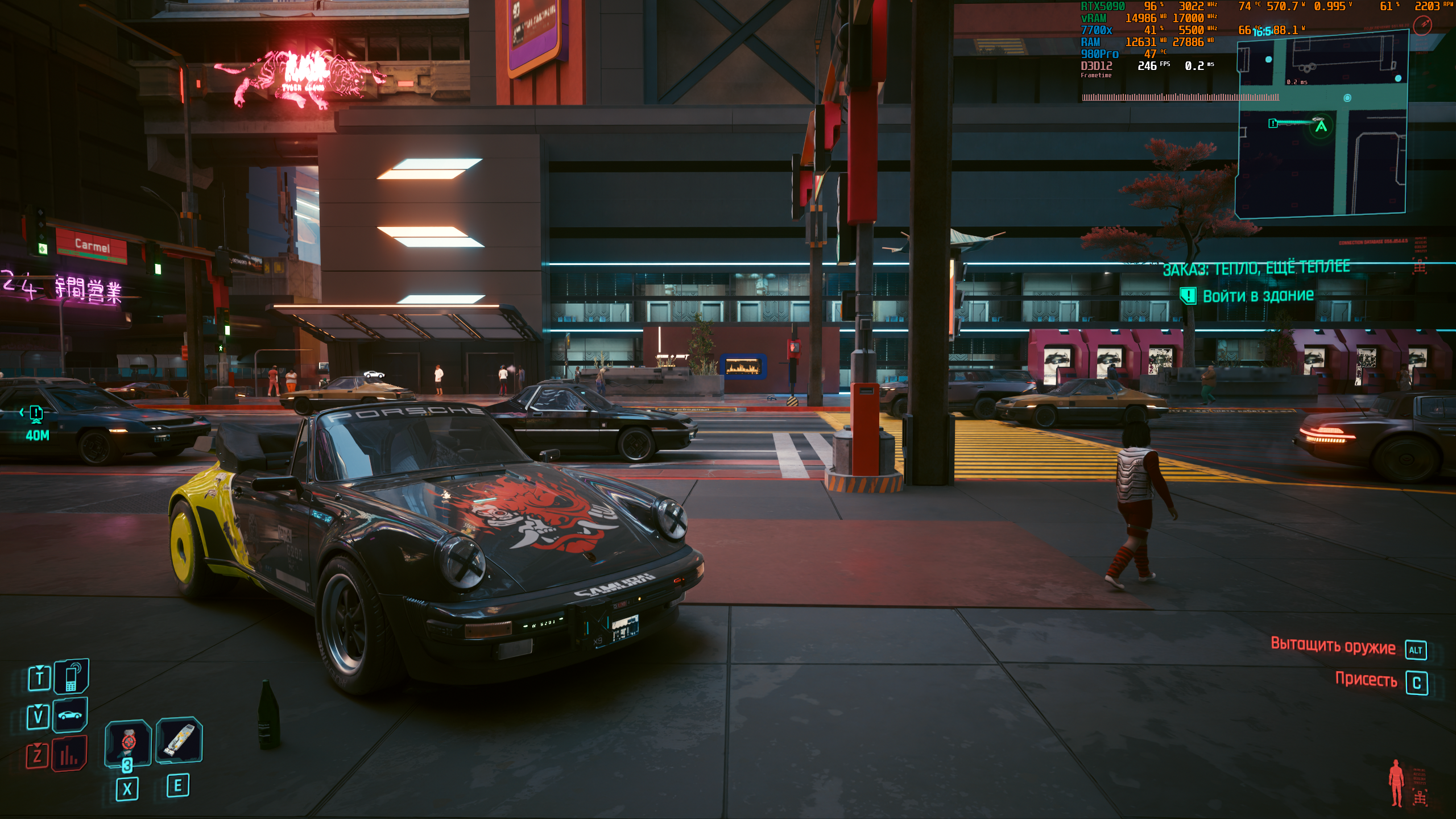This screenshot has width=1456, height=819.
Task: Select the silver gadget slot
Action: click(179, 739)
